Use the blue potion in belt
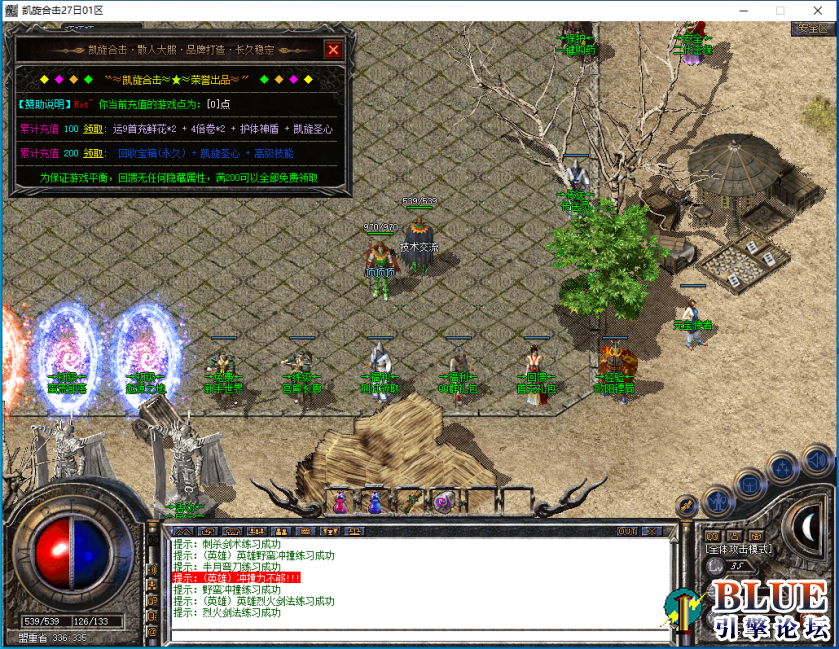Image resolution: width=839 pixels, height=649 pixels. (374, 500)
